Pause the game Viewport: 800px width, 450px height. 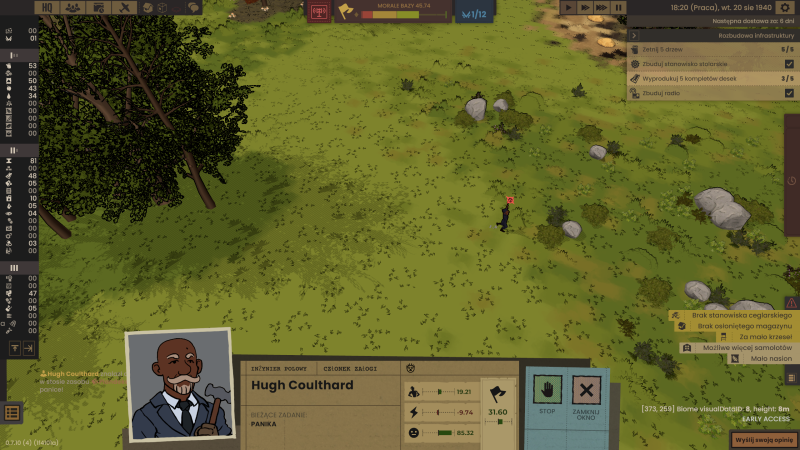619,7
